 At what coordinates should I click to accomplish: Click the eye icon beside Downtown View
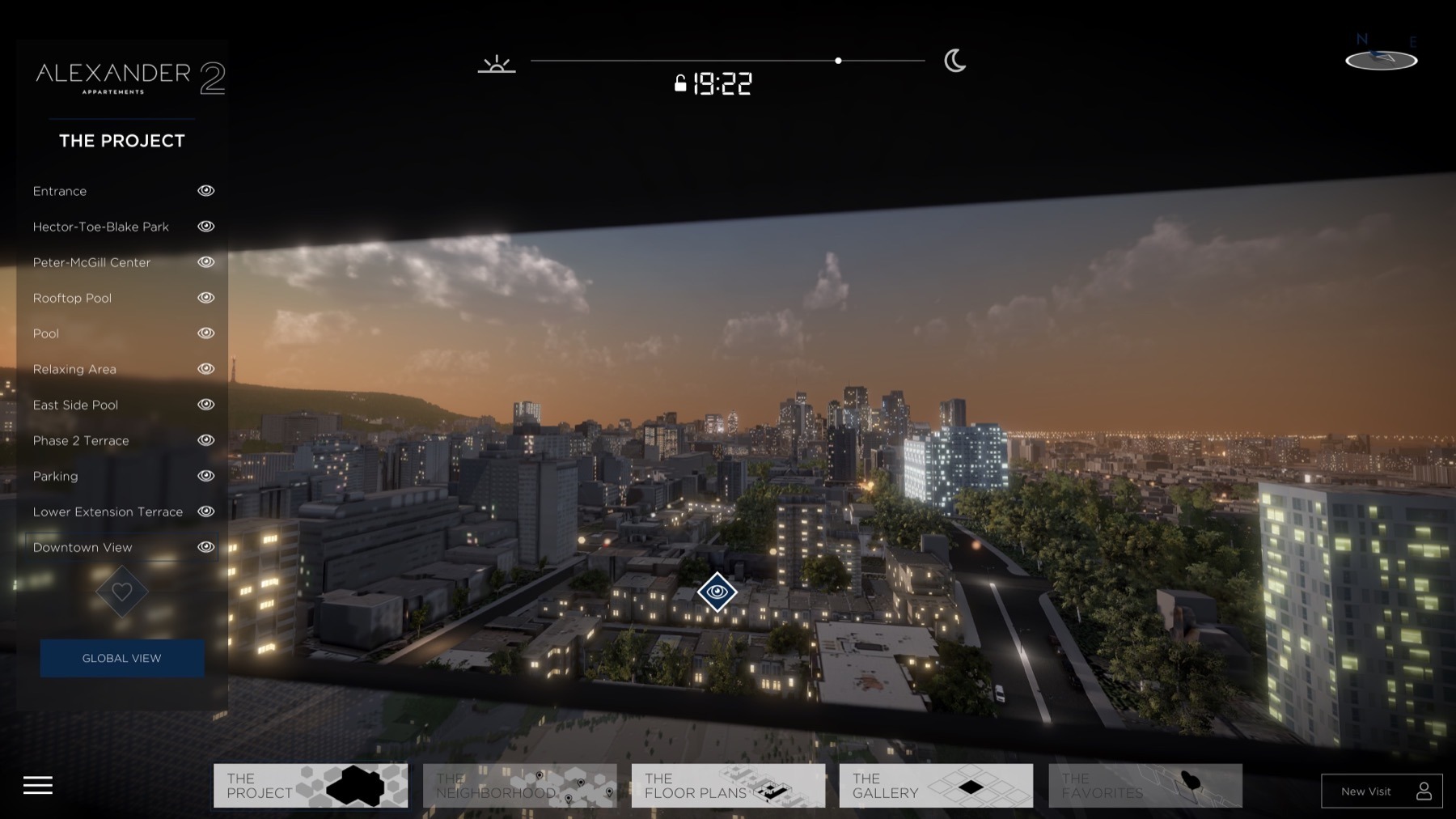(206, 547)
